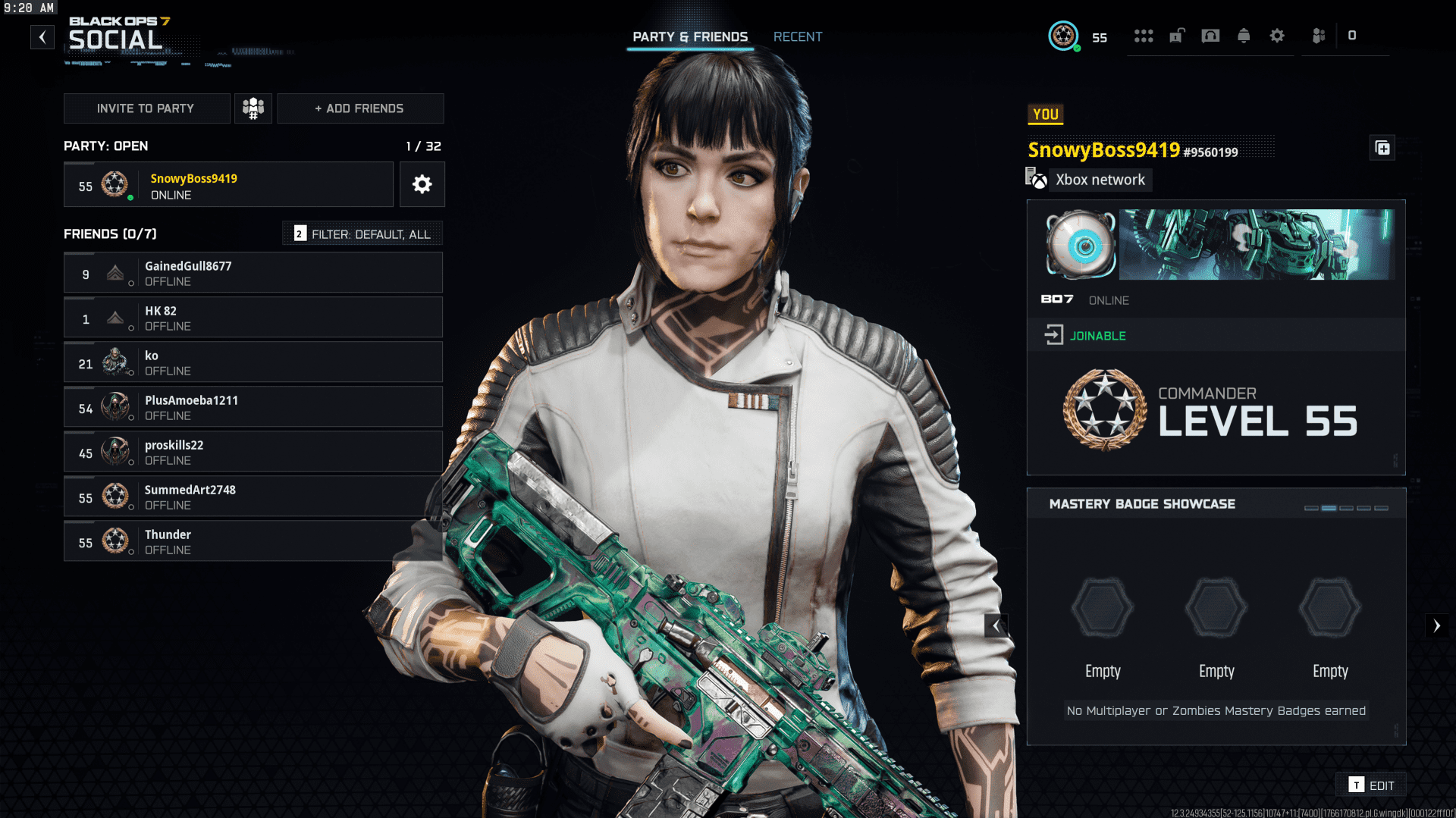Choose friend HK 82 from list

point(253,318)
